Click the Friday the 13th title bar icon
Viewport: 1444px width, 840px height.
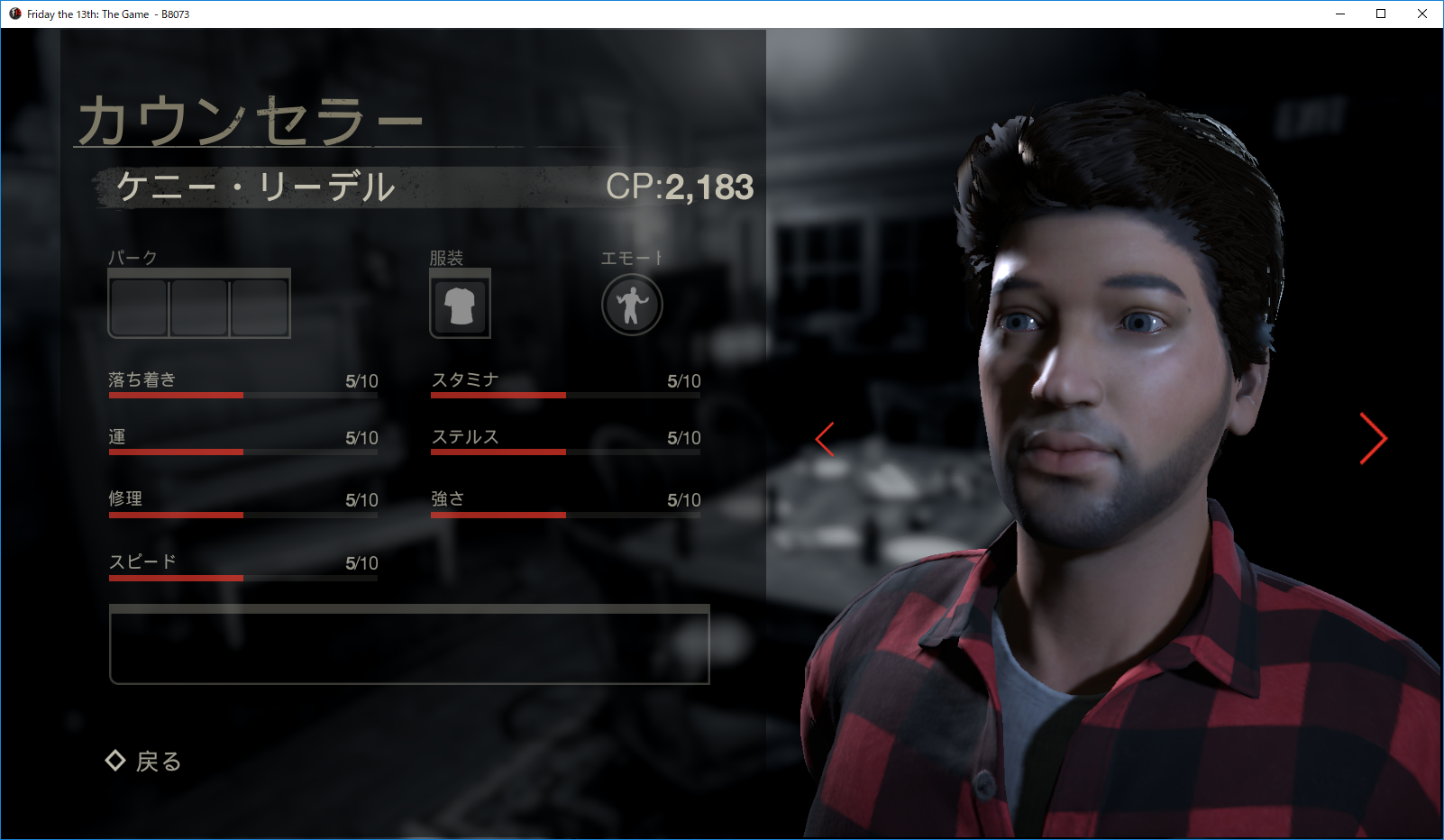coord(13,14)
